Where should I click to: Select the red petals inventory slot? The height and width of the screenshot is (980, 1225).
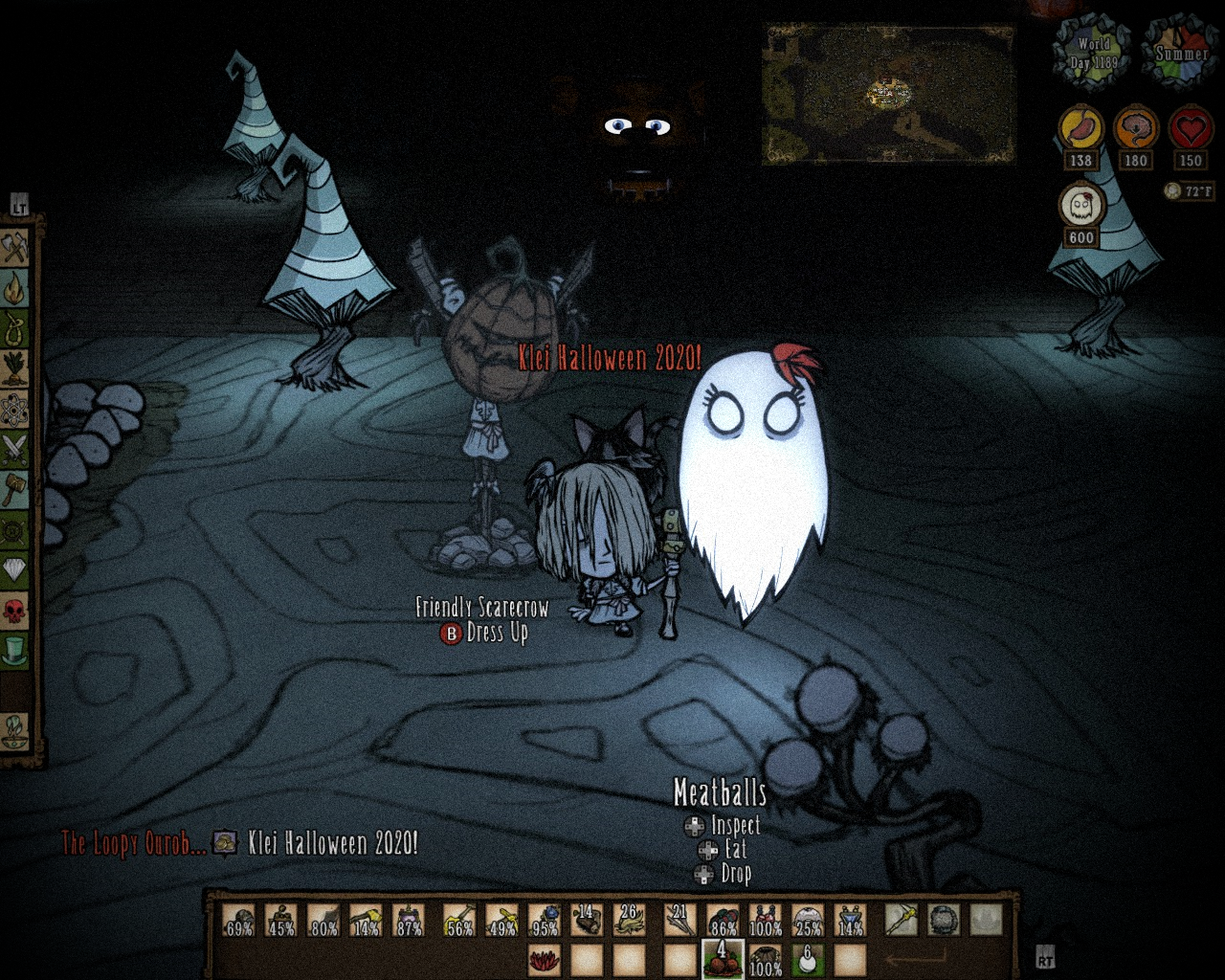(545, 959)
